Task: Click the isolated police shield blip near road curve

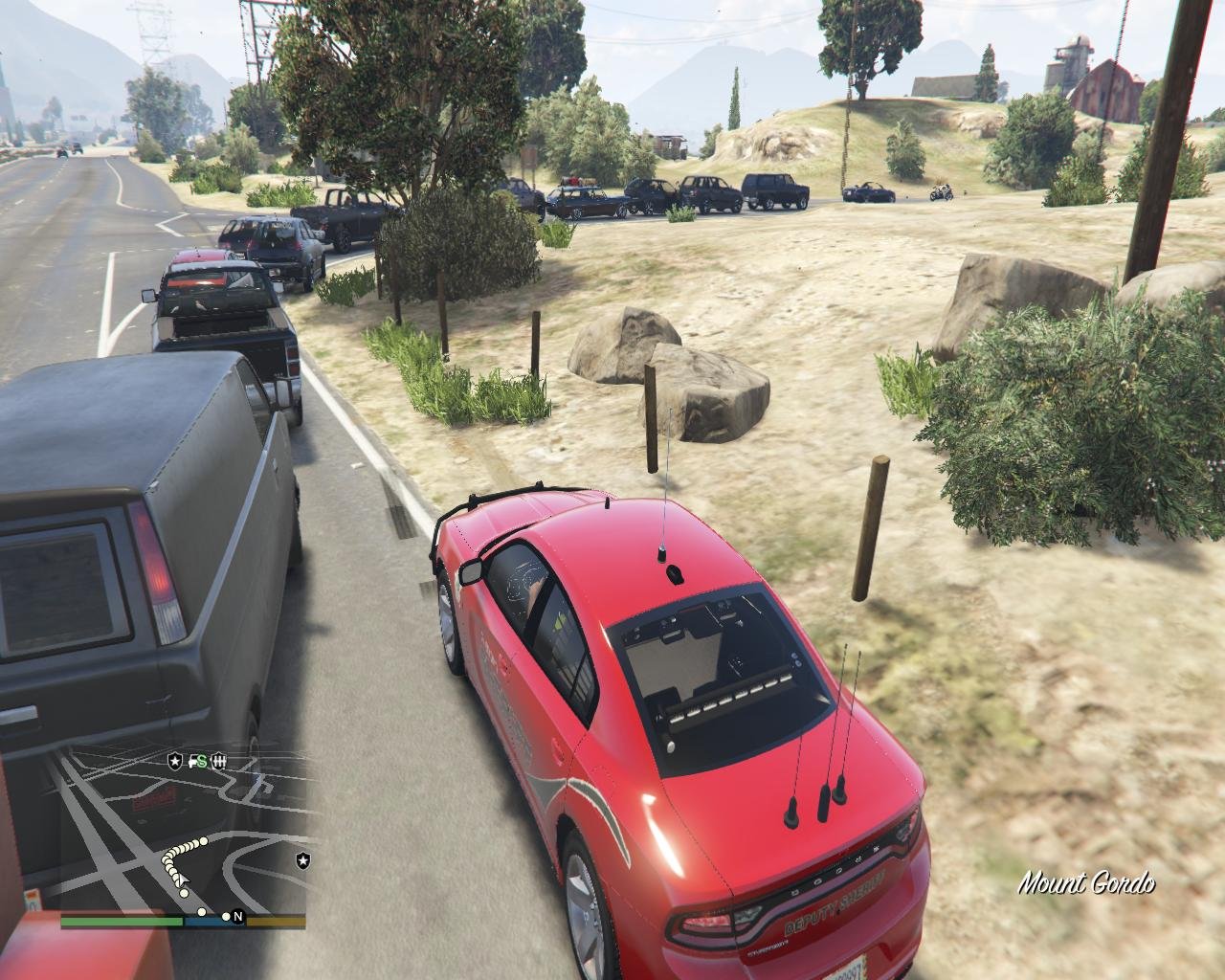Action: coord(304,860)
